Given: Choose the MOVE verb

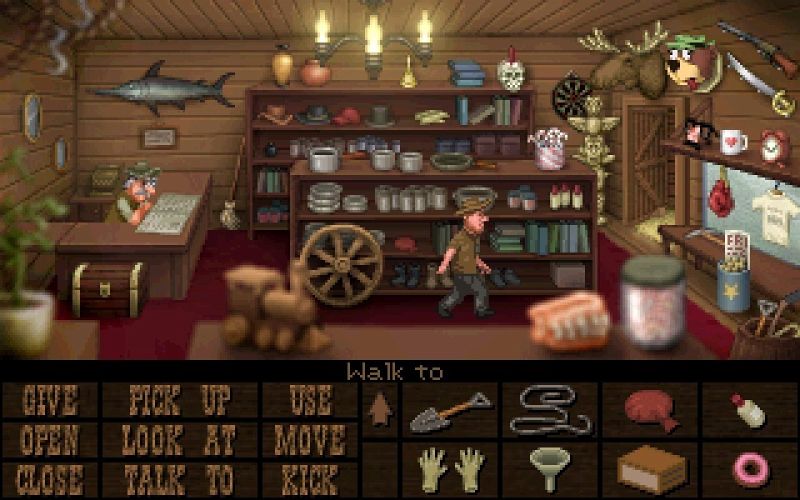Looking at the screenshot, I should pyautogui.click(x=310, y=439).
